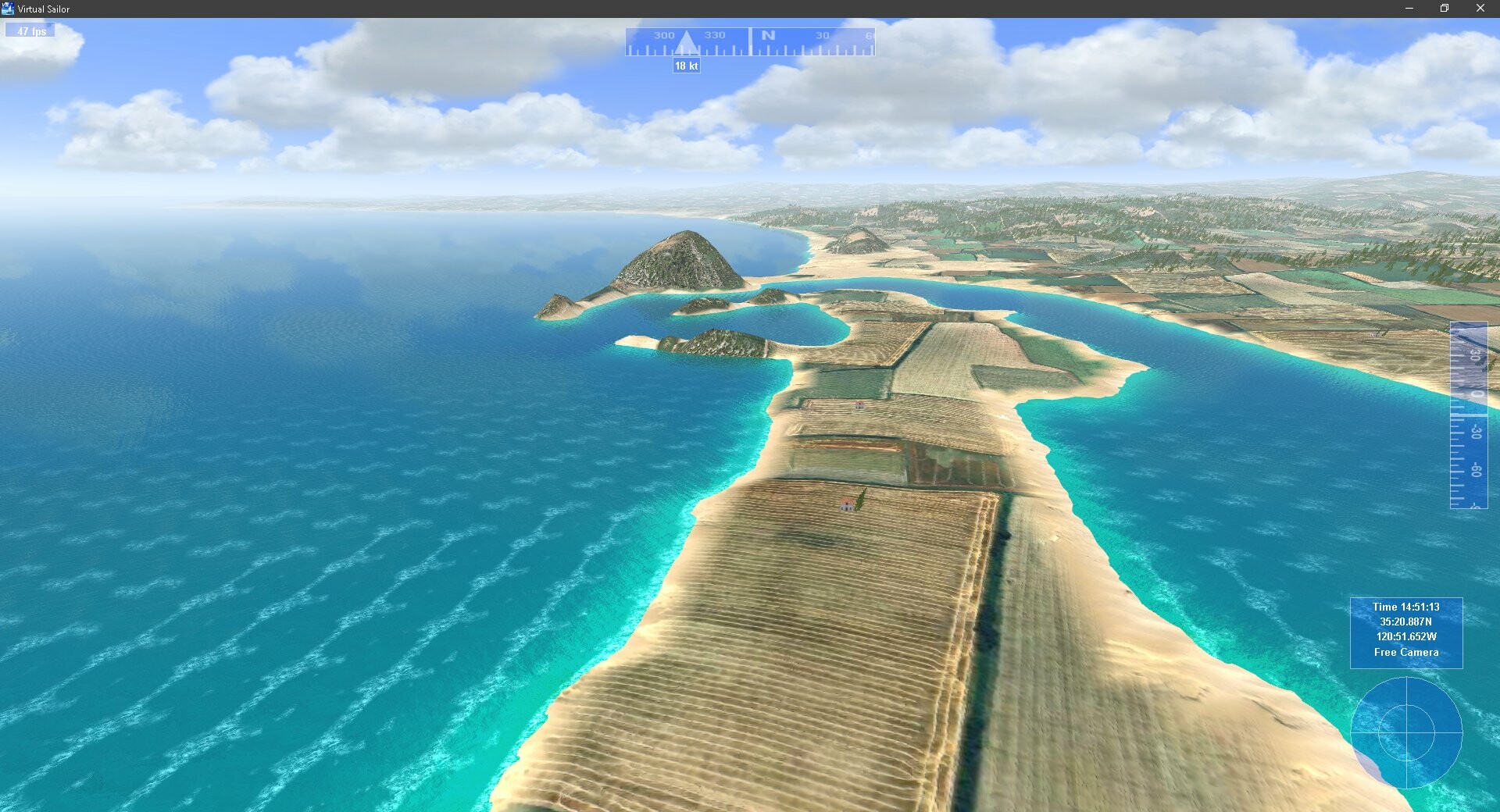This screenshot has width=1500, height=812.
Task: Toggle the Free Camera mode label
Action: [1406, 652]
